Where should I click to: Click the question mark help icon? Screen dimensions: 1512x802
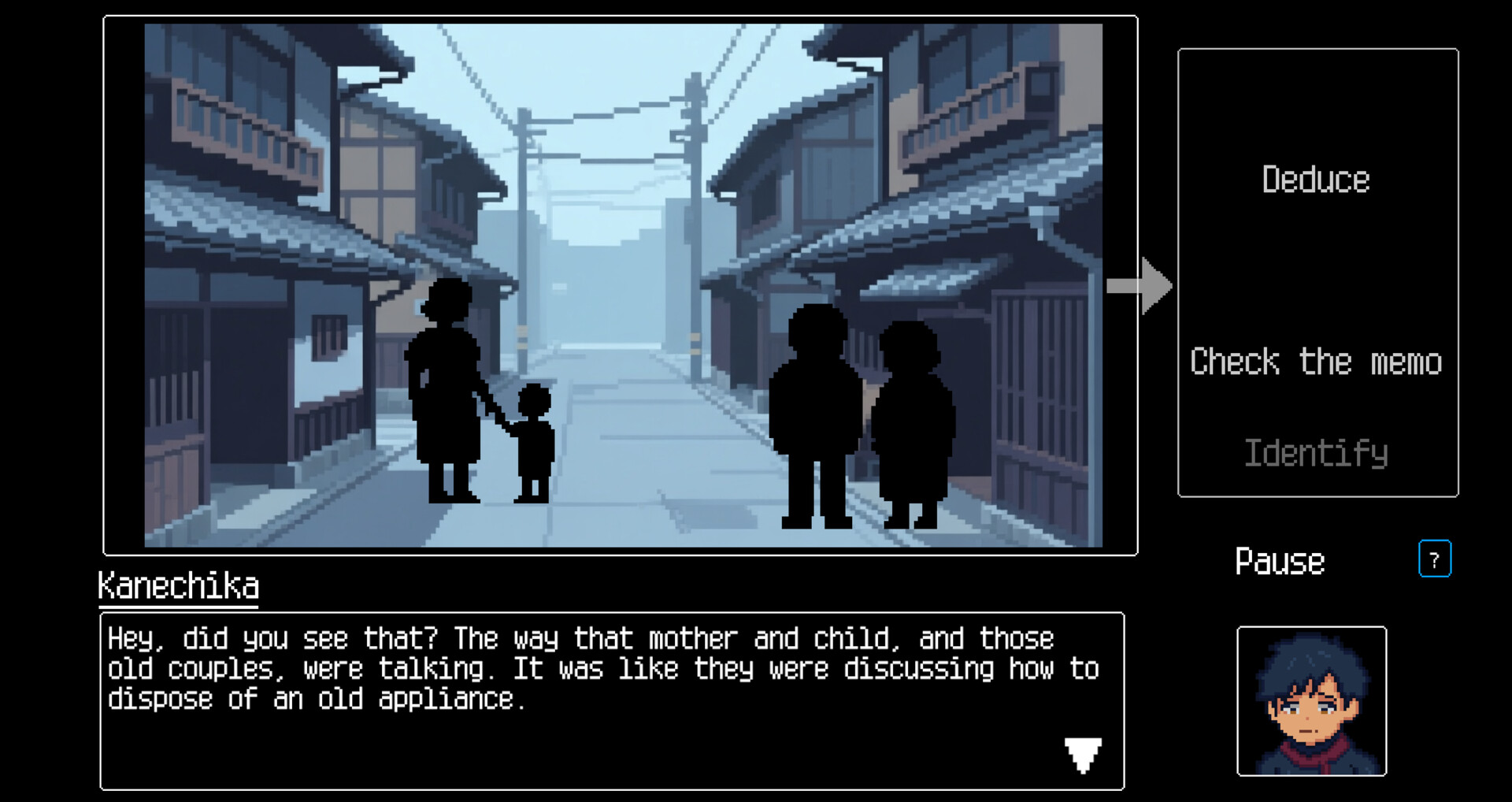tap(1435, 559)
